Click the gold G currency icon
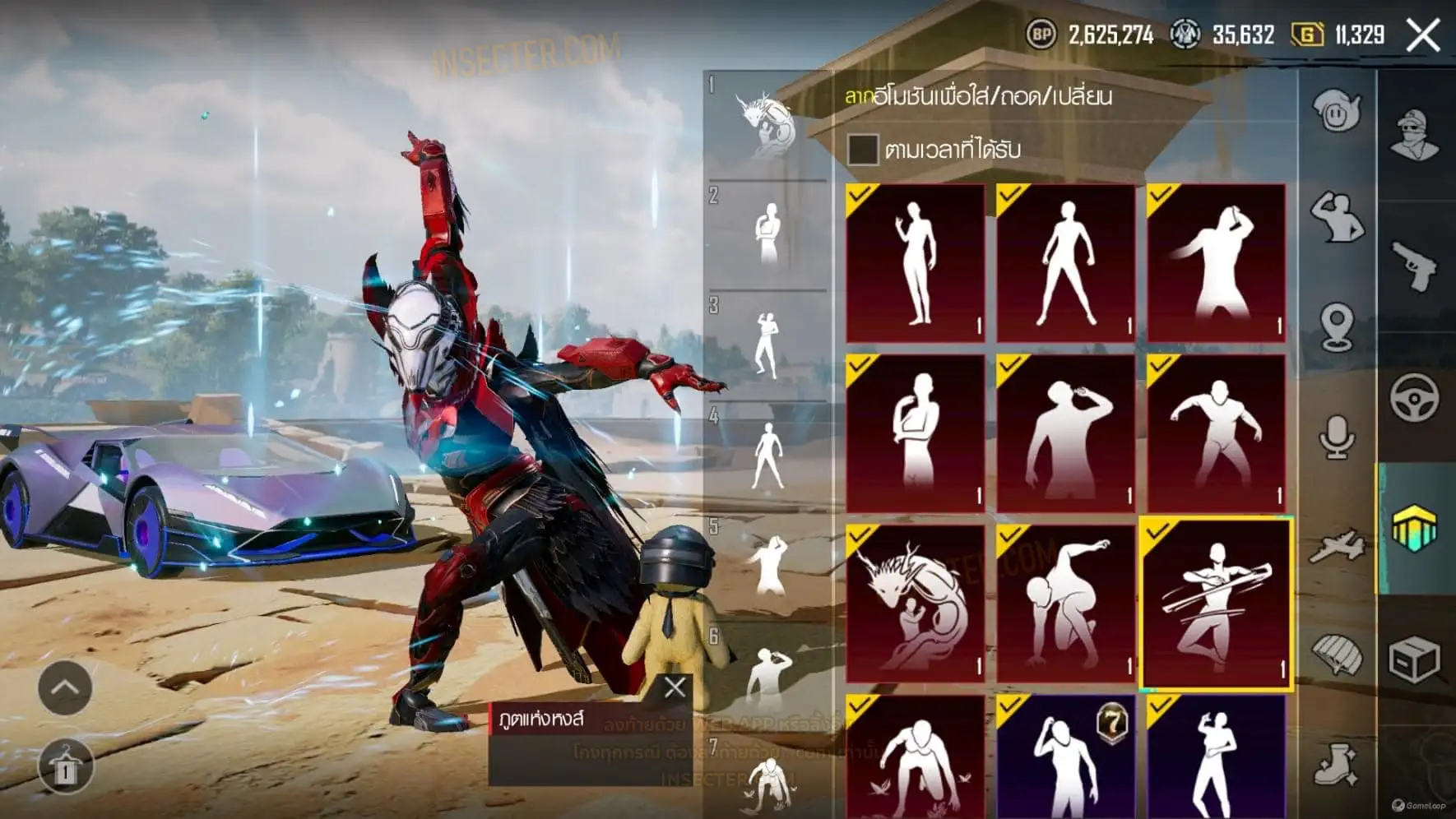The width and height of the screenshot is (1456, 819). [x=1306, y=35]
